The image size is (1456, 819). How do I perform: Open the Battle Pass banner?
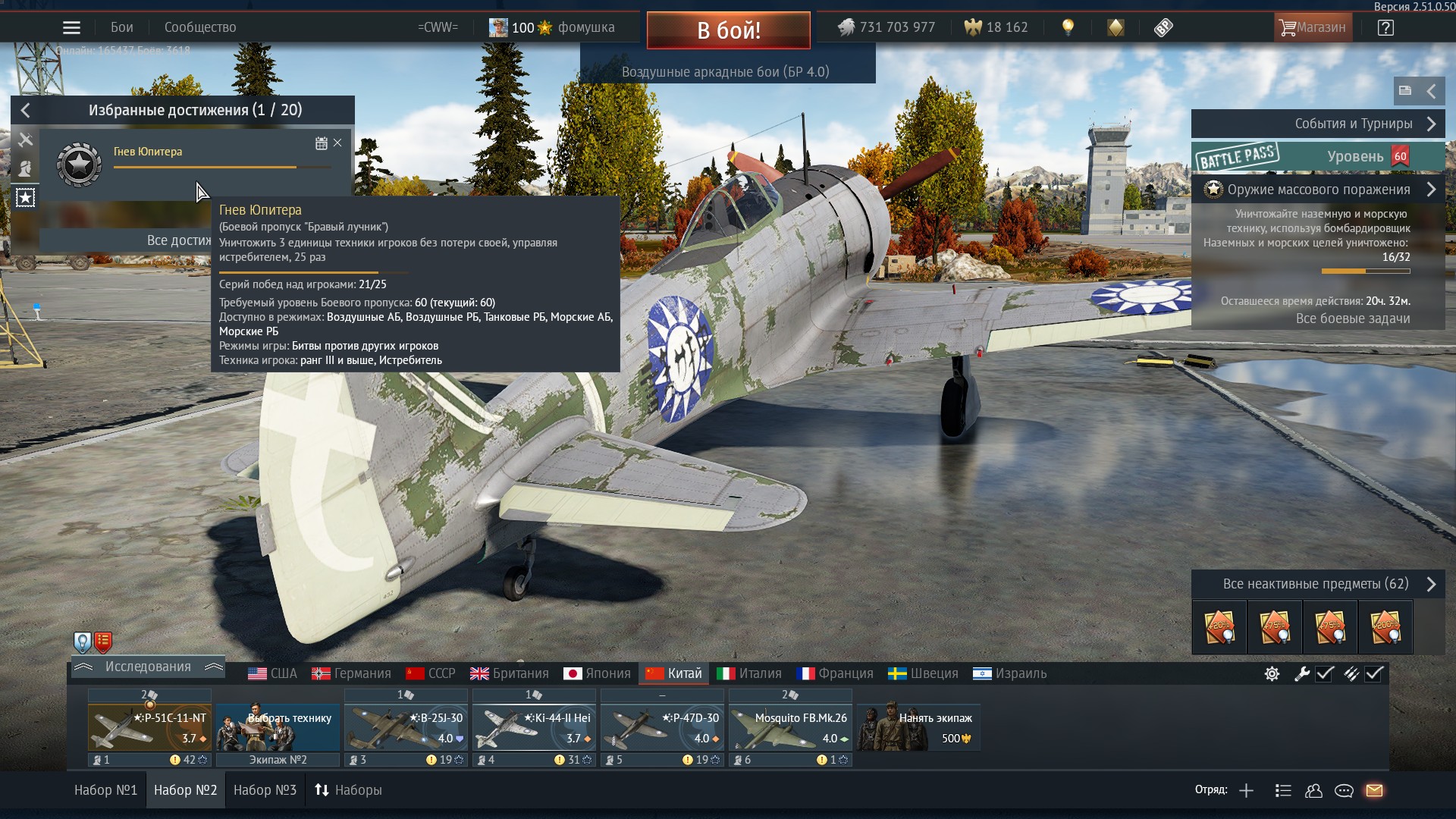1318,157
